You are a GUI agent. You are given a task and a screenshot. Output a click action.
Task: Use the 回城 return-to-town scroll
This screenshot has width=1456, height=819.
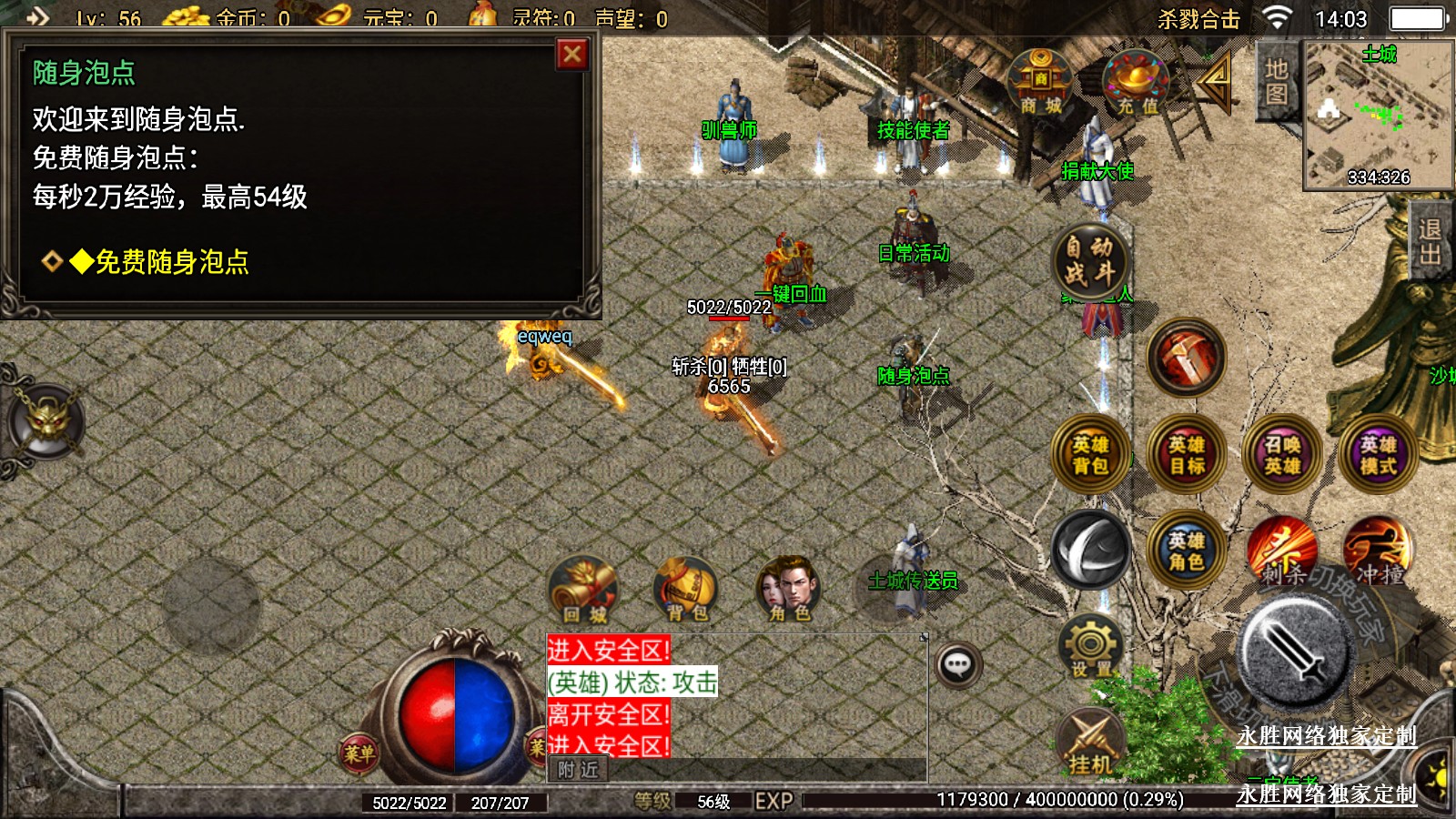pos(584,590)
